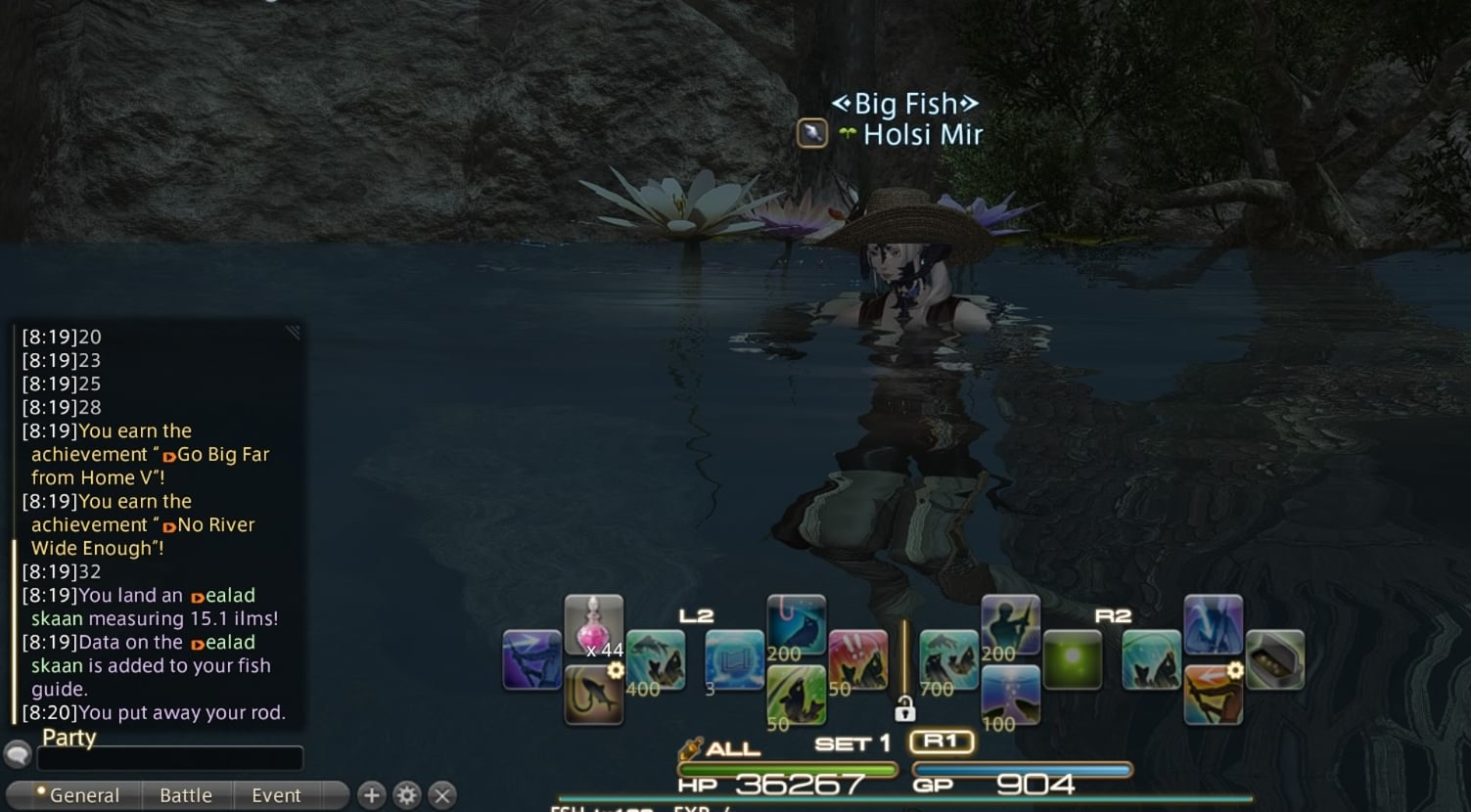Screen dimensions: 1471x812
Task: Activate the red exclamation fish skill
Action: (x=858, y=660)
